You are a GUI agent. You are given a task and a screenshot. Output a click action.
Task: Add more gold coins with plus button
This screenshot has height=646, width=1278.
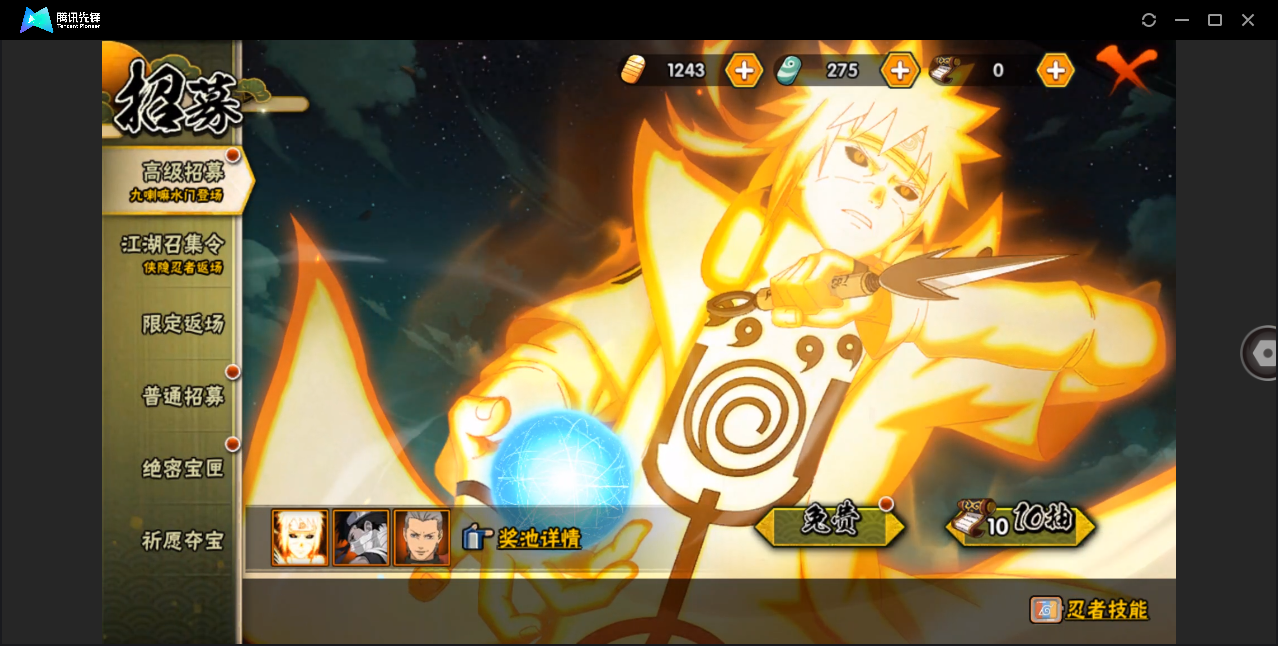[744, 70]
